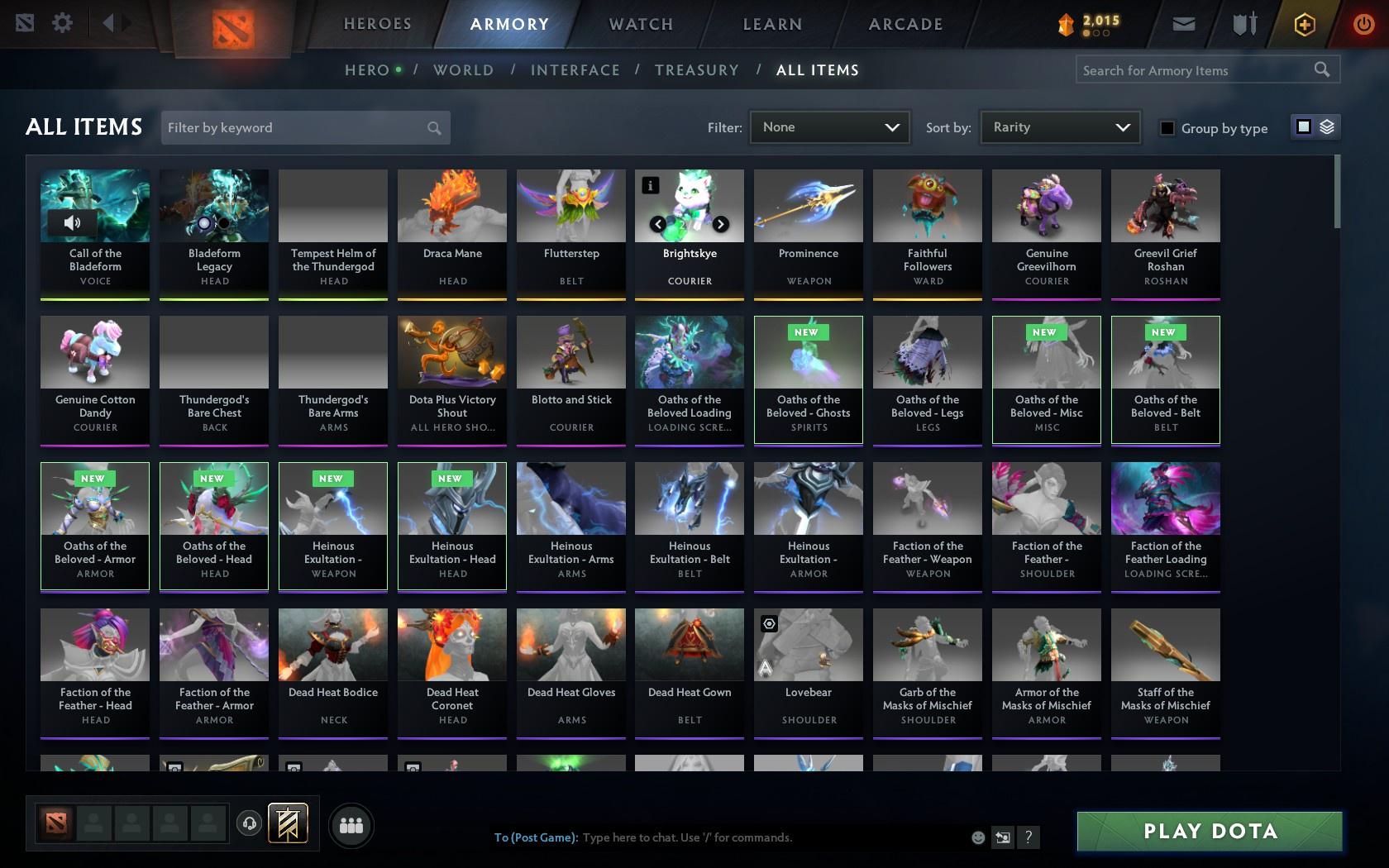The height and width of the screenshot is (868, 1389).
Task: Mute the Call of the Bladeform preview
Action: click(71, 223)
